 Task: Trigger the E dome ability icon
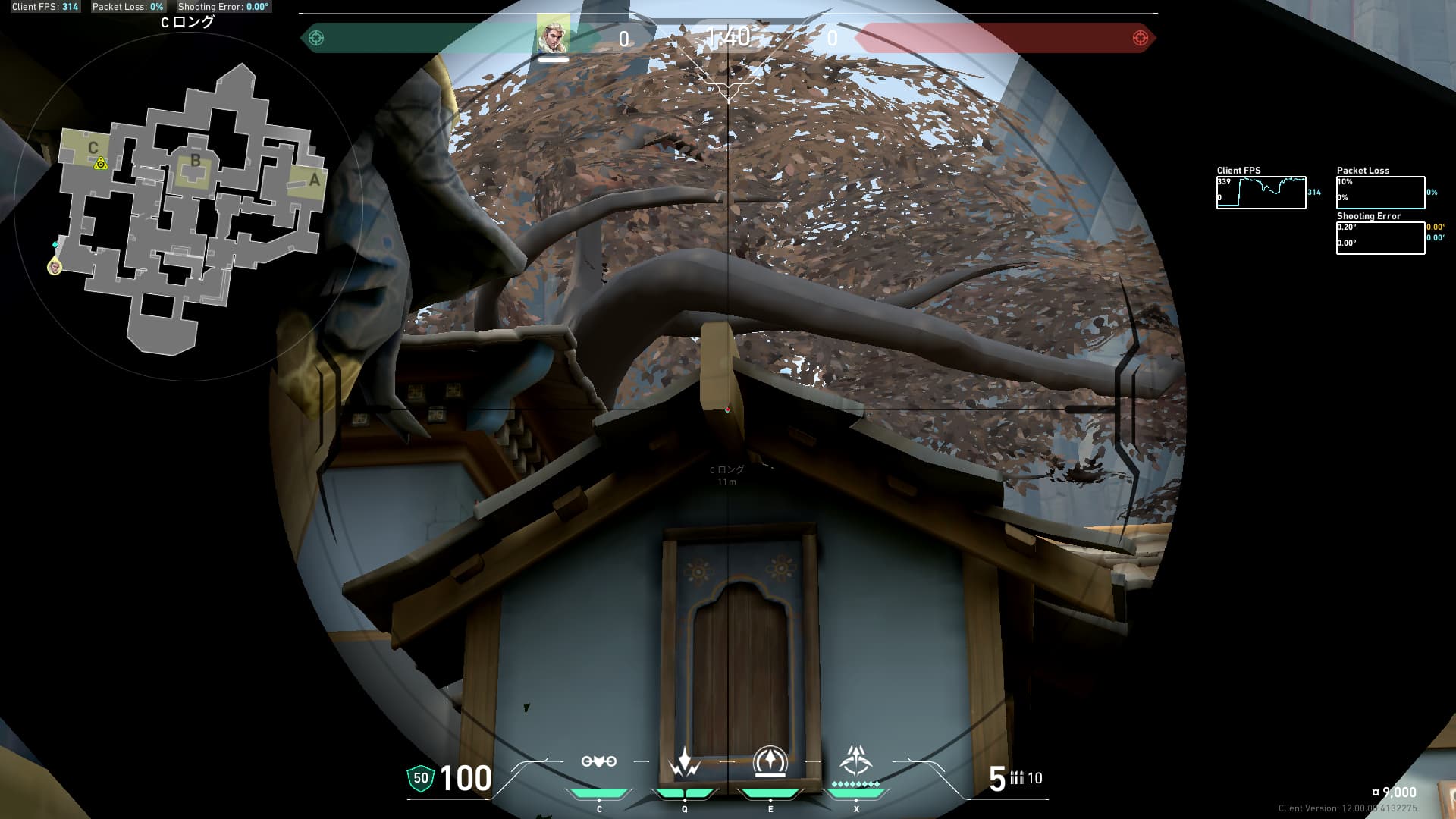click(x=770, y=761)
